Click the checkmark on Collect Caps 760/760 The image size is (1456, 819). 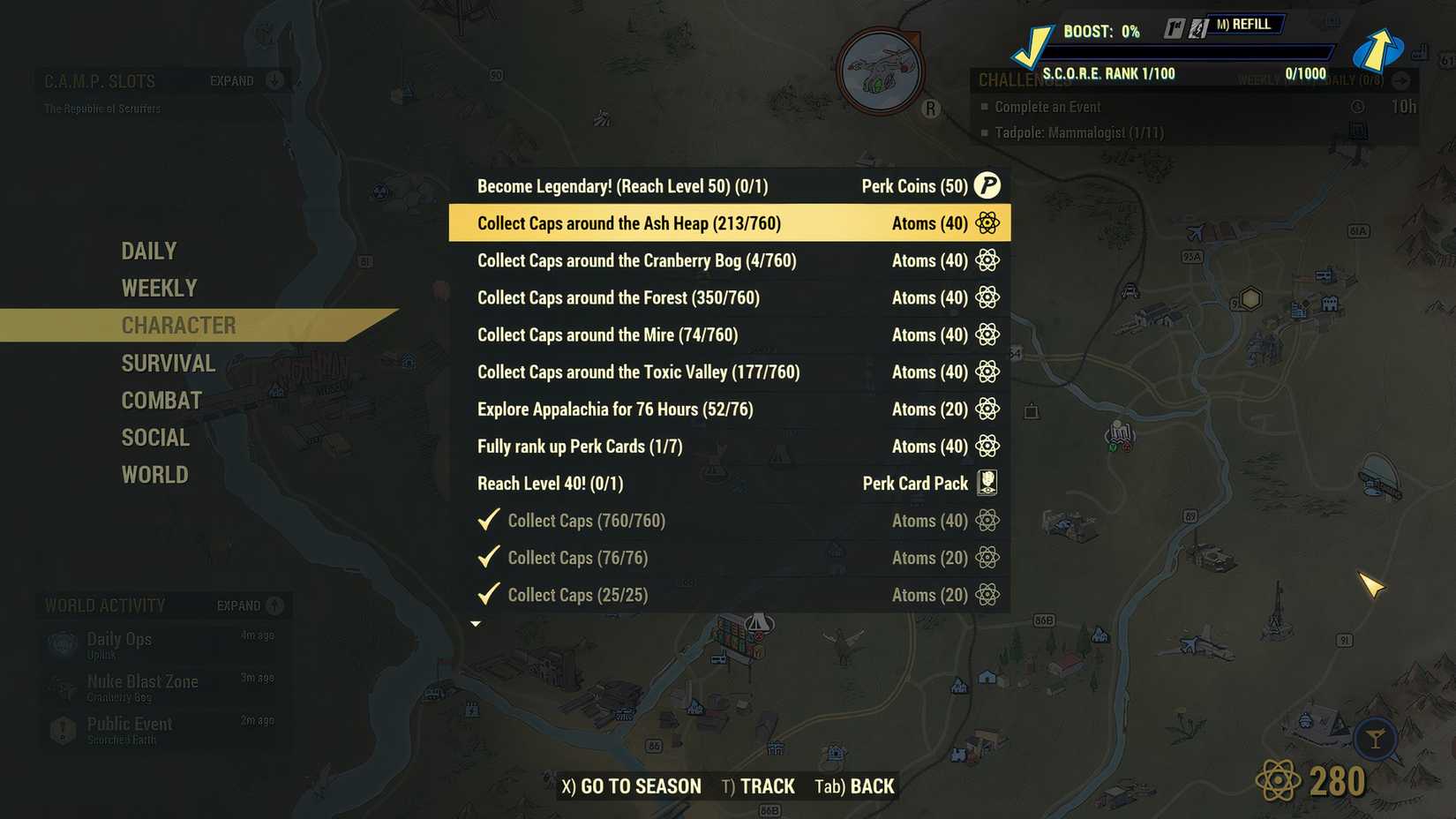tap(489, 520)
